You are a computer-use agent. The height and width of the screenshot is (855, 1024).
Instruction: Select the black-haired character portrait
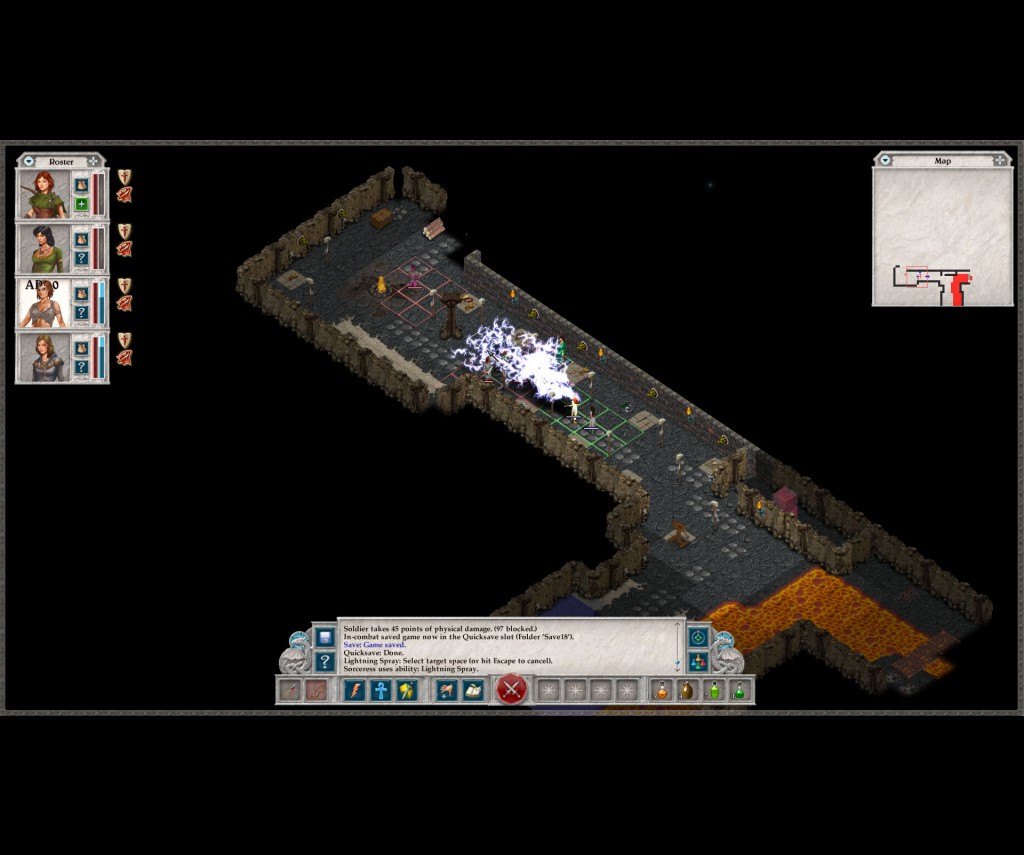coord(44,249)
